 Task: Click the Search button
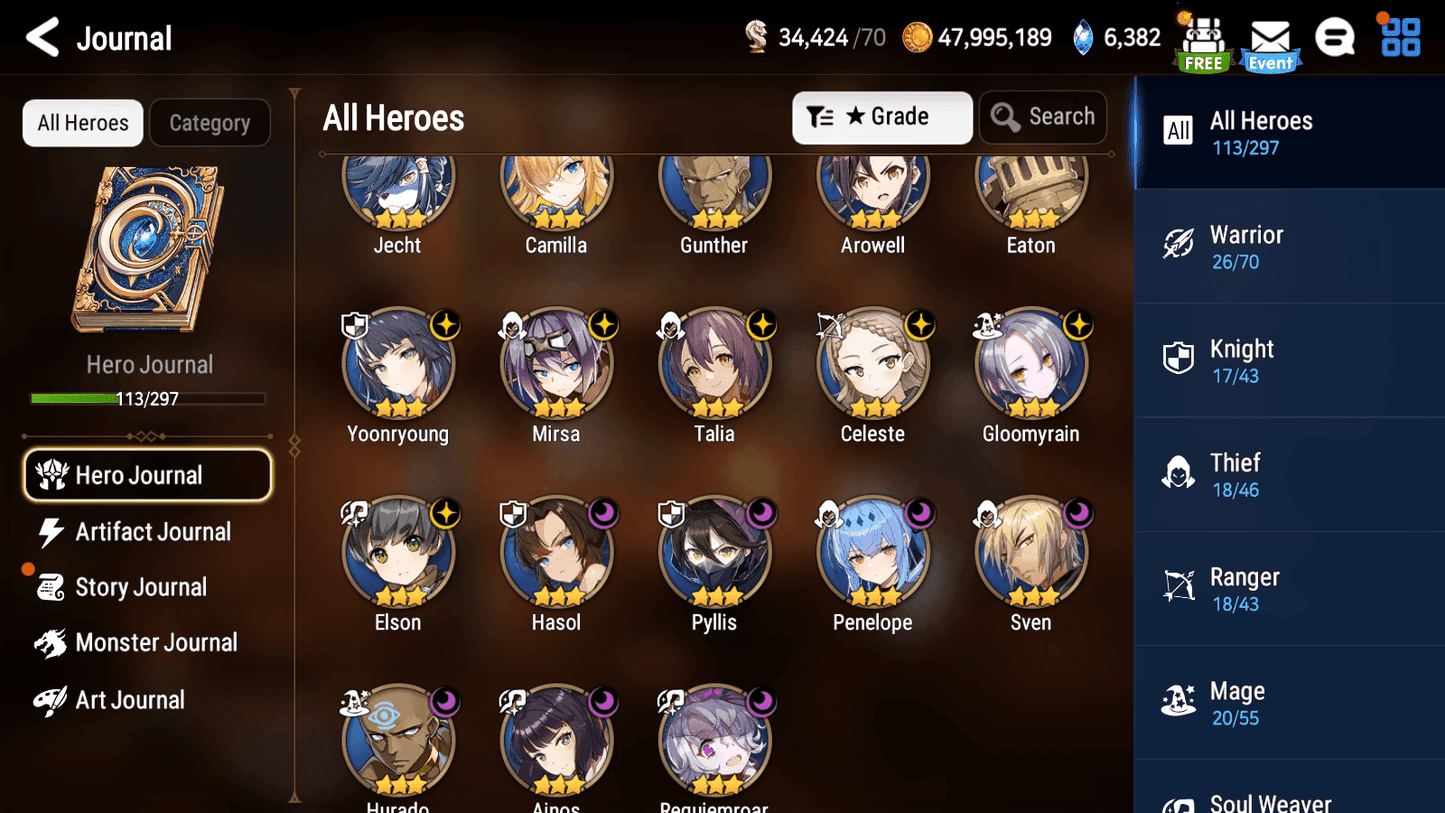(x=1043, y=117)
